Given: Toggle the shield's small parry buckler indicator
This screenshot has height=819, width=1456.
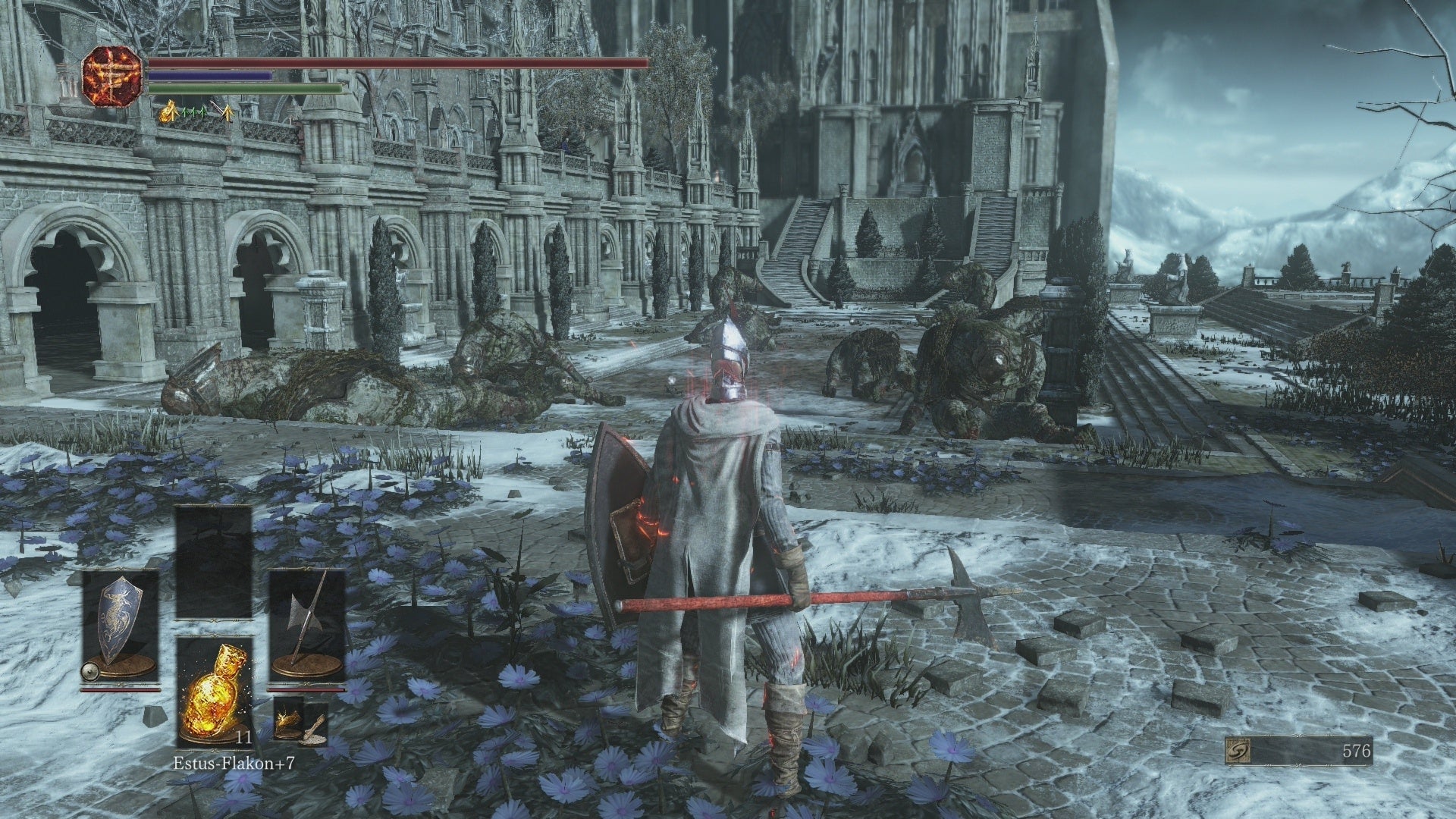Looking at the screenshot, I should pyautogui.click(x=89, y=671).
